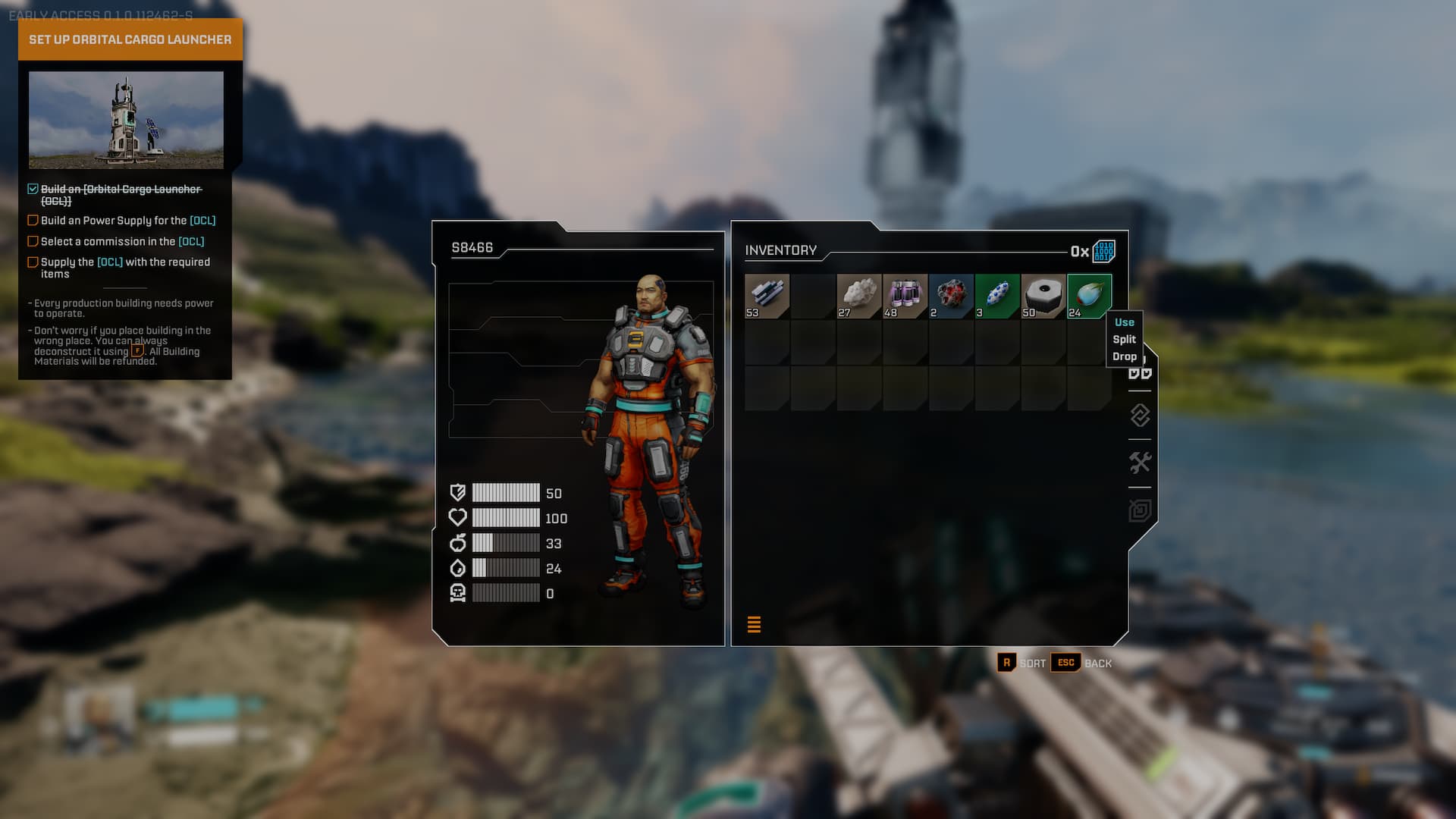This screenshot has width=1456, height=819.
Task: Choose Use from the item context menu
Action: pyautogui.click(x=1124, y=322)
